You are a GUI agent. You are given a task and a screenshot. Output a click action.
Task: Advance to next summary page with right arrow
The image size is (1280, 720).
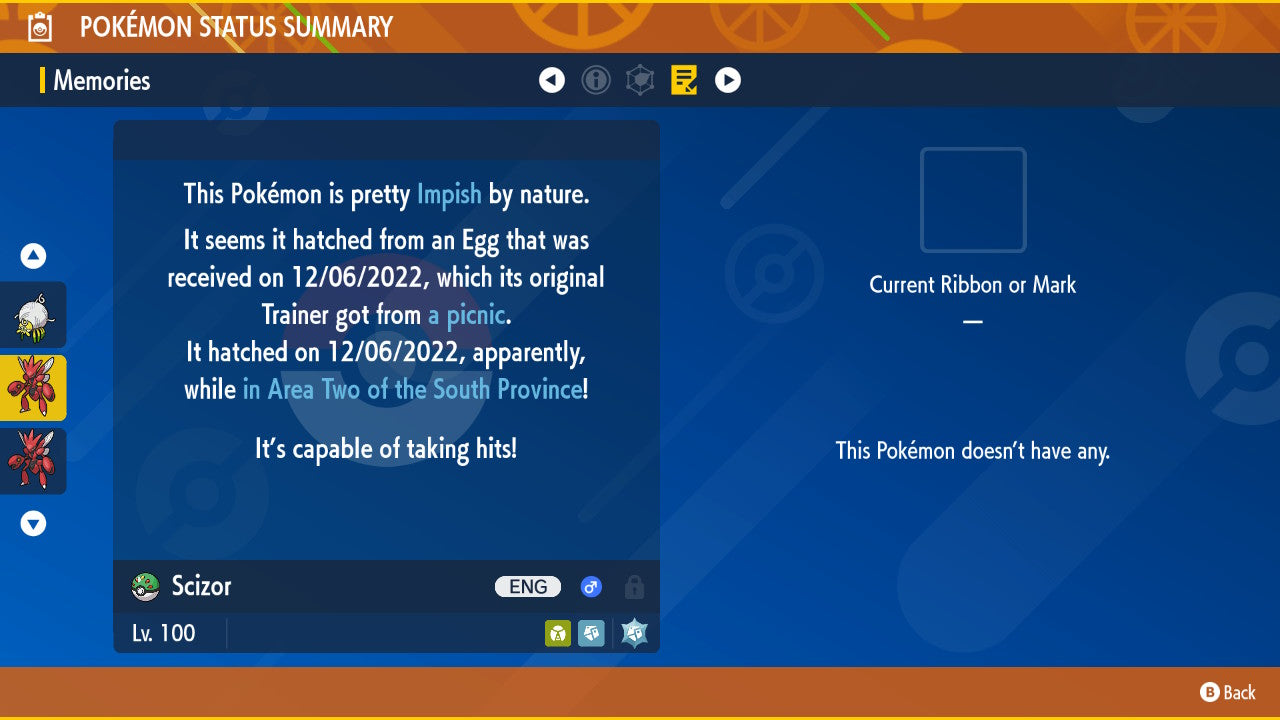[x=727, y=80]
